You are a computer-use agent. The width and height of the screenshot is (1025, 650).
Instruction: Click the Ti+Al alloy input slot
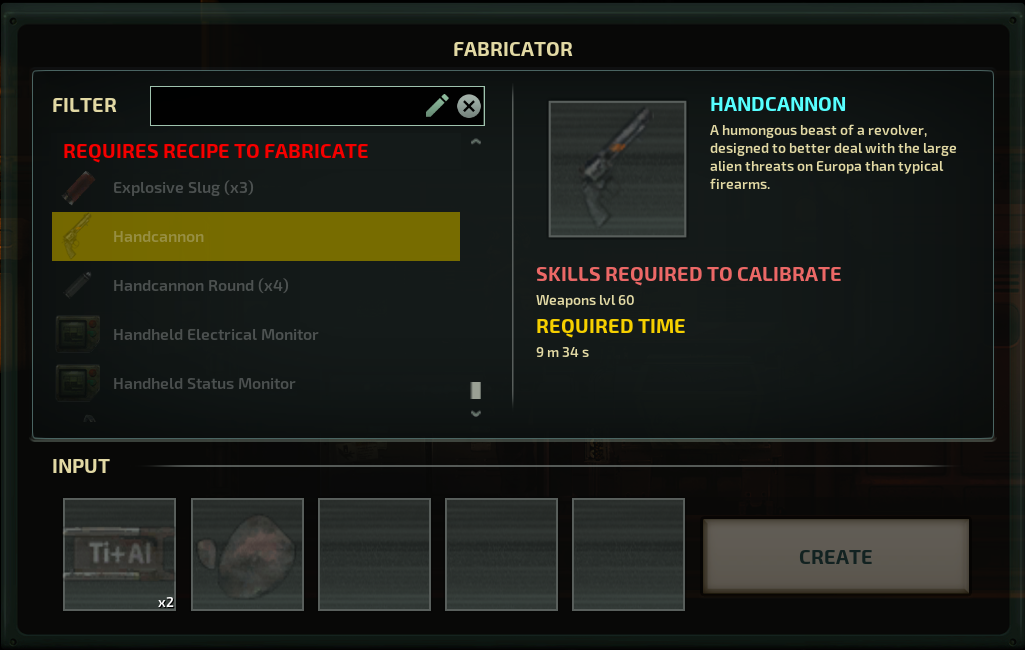coord(119,554)
